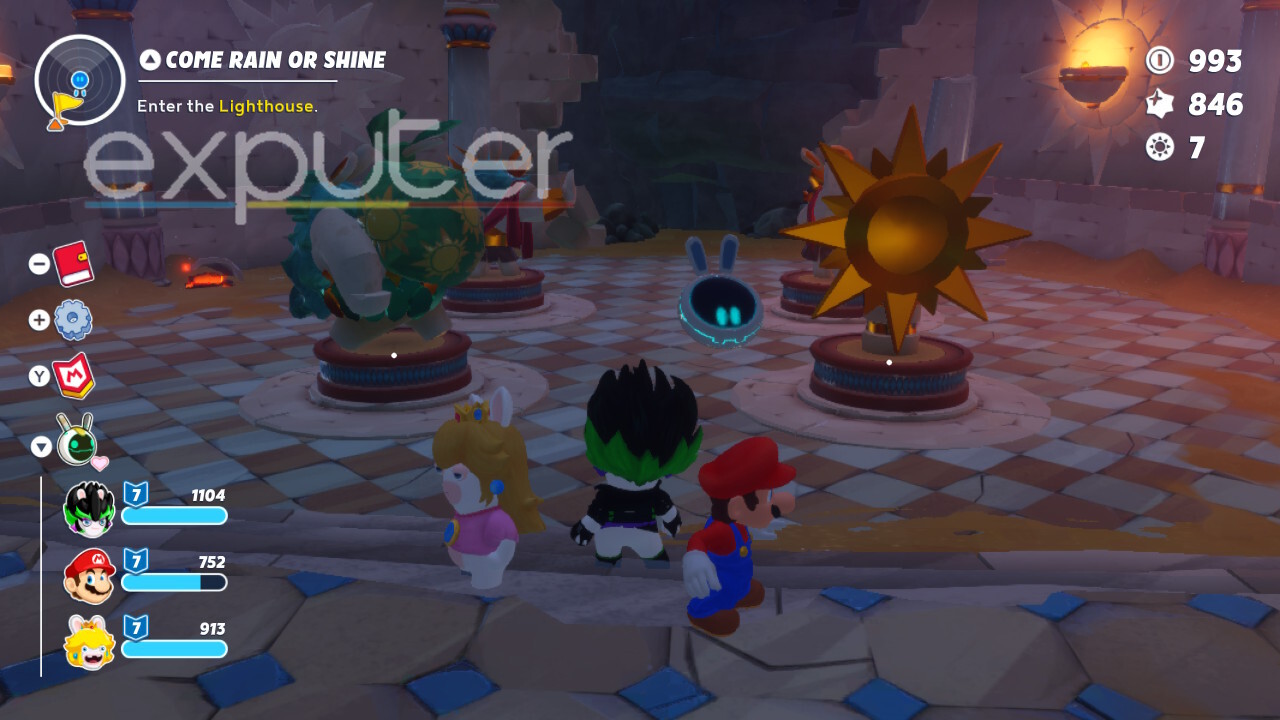Select the Mario character portrait
This screenshot has width=1280, height=720.
pos(89,576)
